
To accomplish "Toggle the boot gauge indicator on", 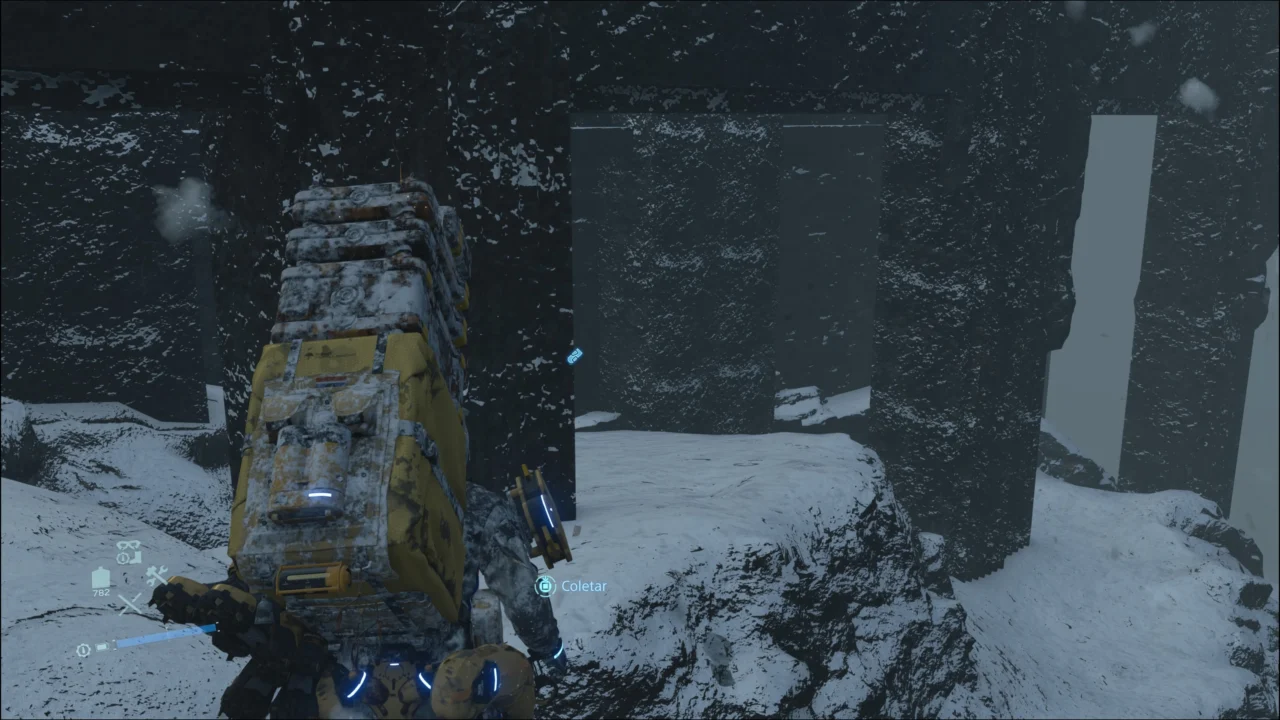I will coord(134,556).
